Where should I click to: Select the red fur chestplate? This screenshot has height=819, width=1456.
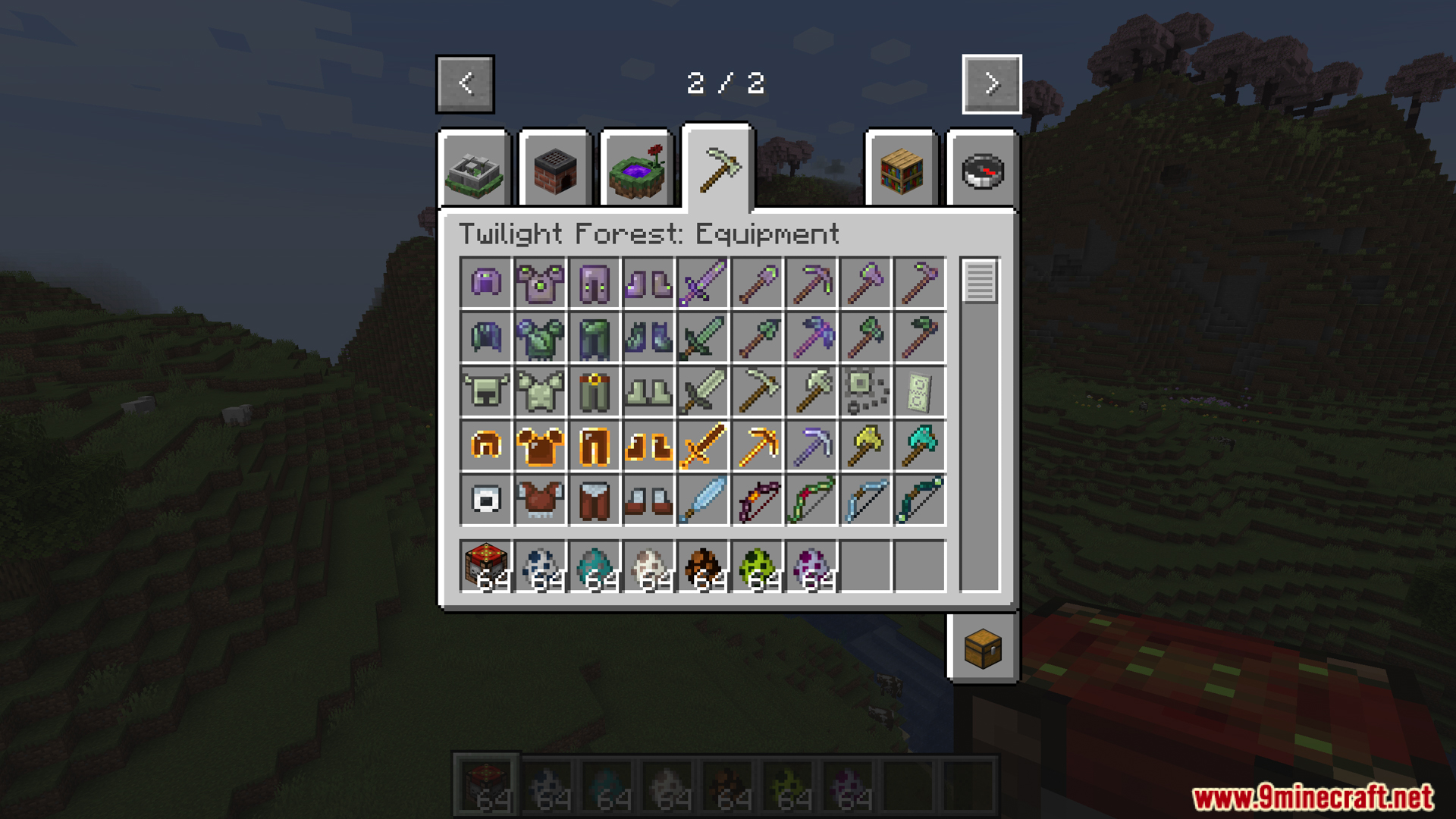(540, 500)
